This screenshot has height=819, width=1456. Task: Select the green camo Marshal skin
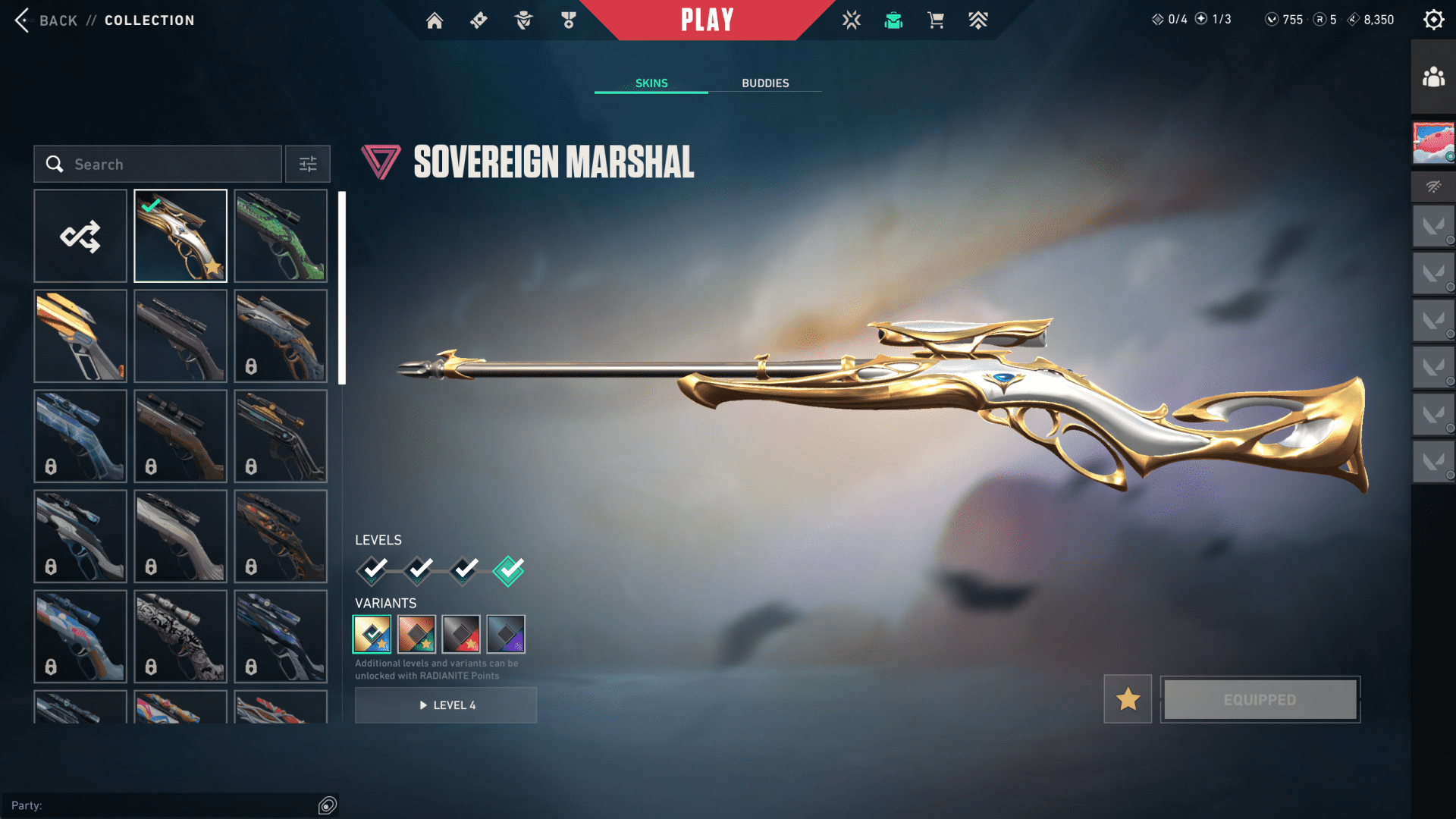[x=281, y=236]
